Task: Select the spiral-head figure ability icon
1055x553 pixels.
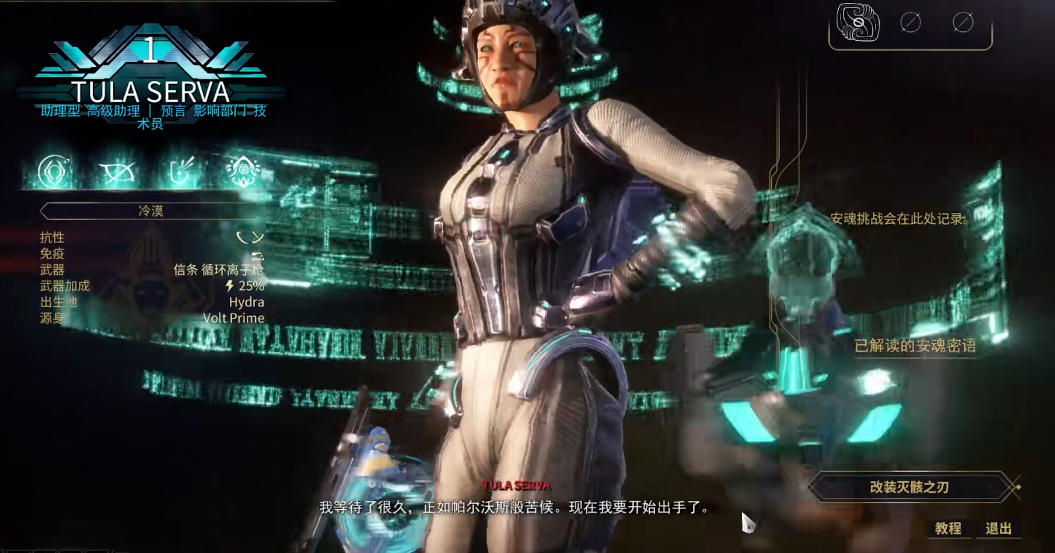Action: click(x=242, y=172)
